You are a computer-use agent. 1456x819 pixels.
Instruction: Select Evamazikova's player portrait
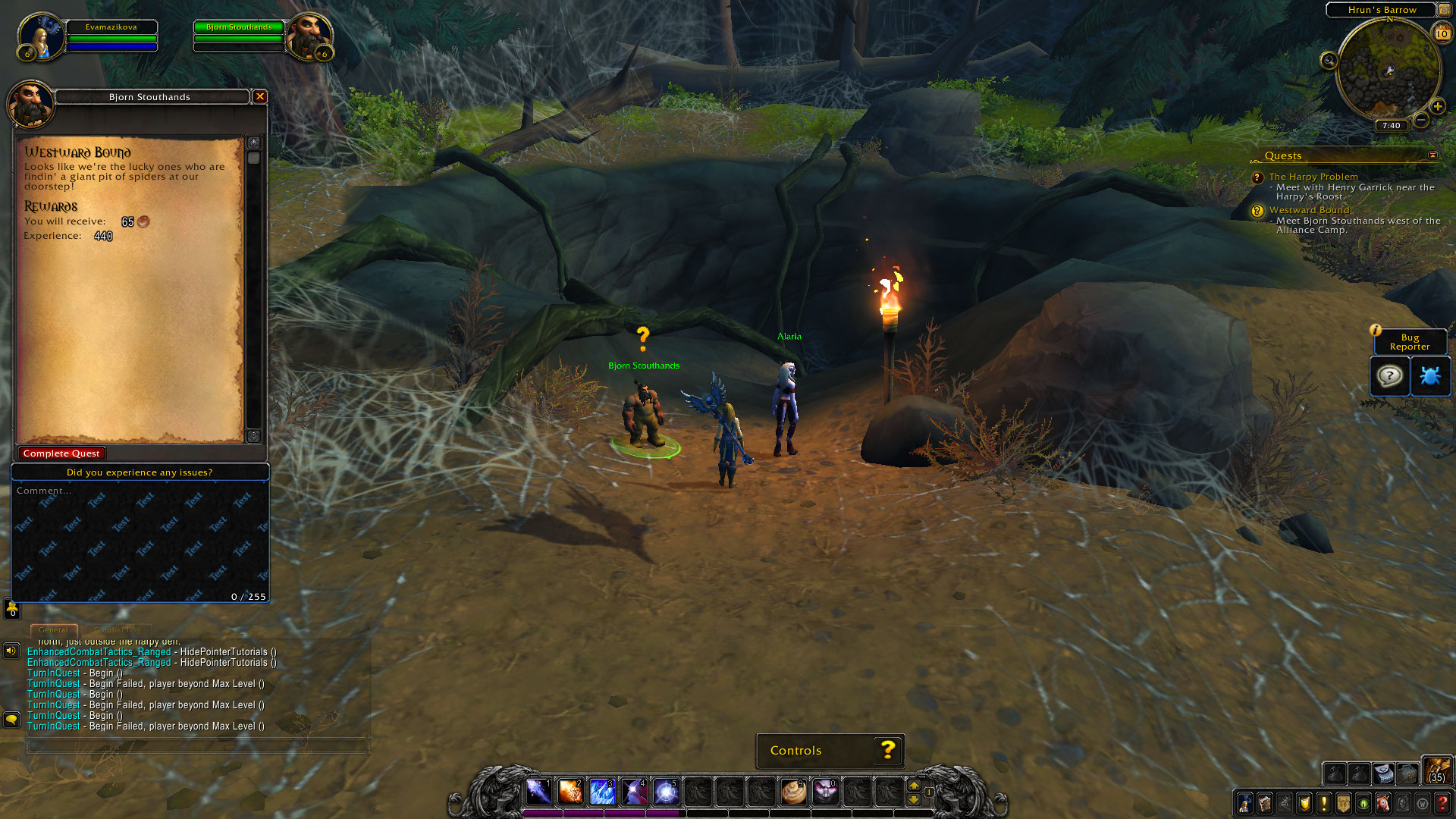tap(39, 36)
